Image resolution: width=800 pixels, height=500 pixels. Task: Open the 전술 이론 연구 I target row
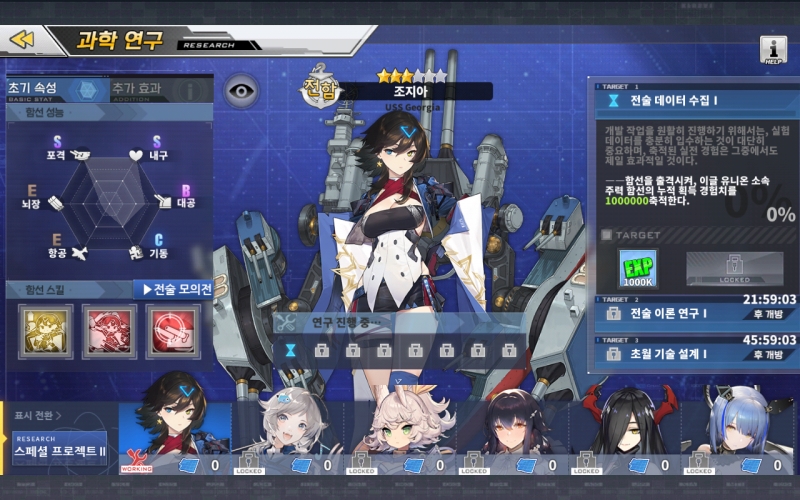click(696, 313)
